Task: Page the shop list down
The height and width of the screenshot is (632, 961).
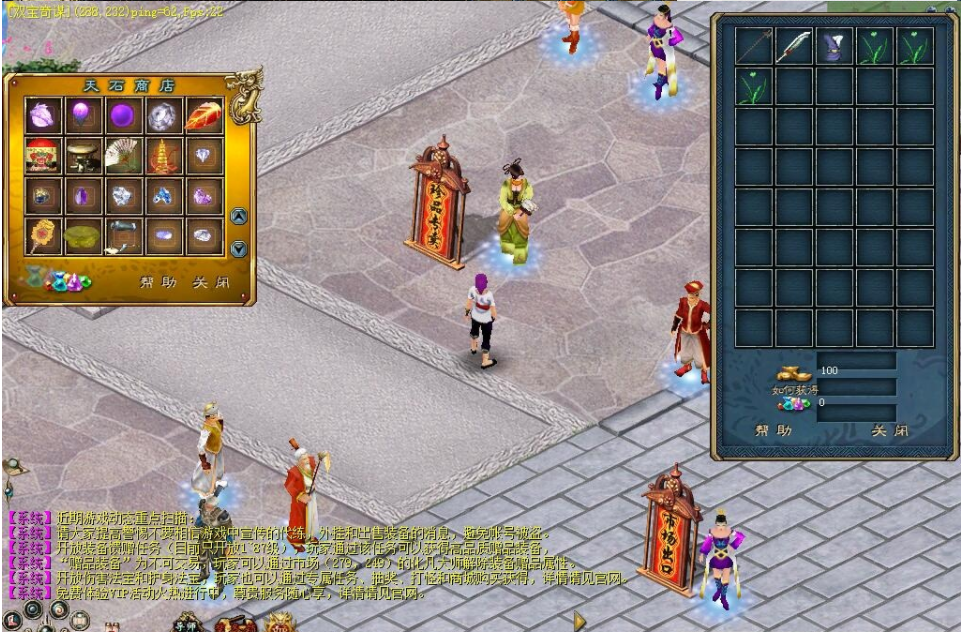Action: (239, 249)
